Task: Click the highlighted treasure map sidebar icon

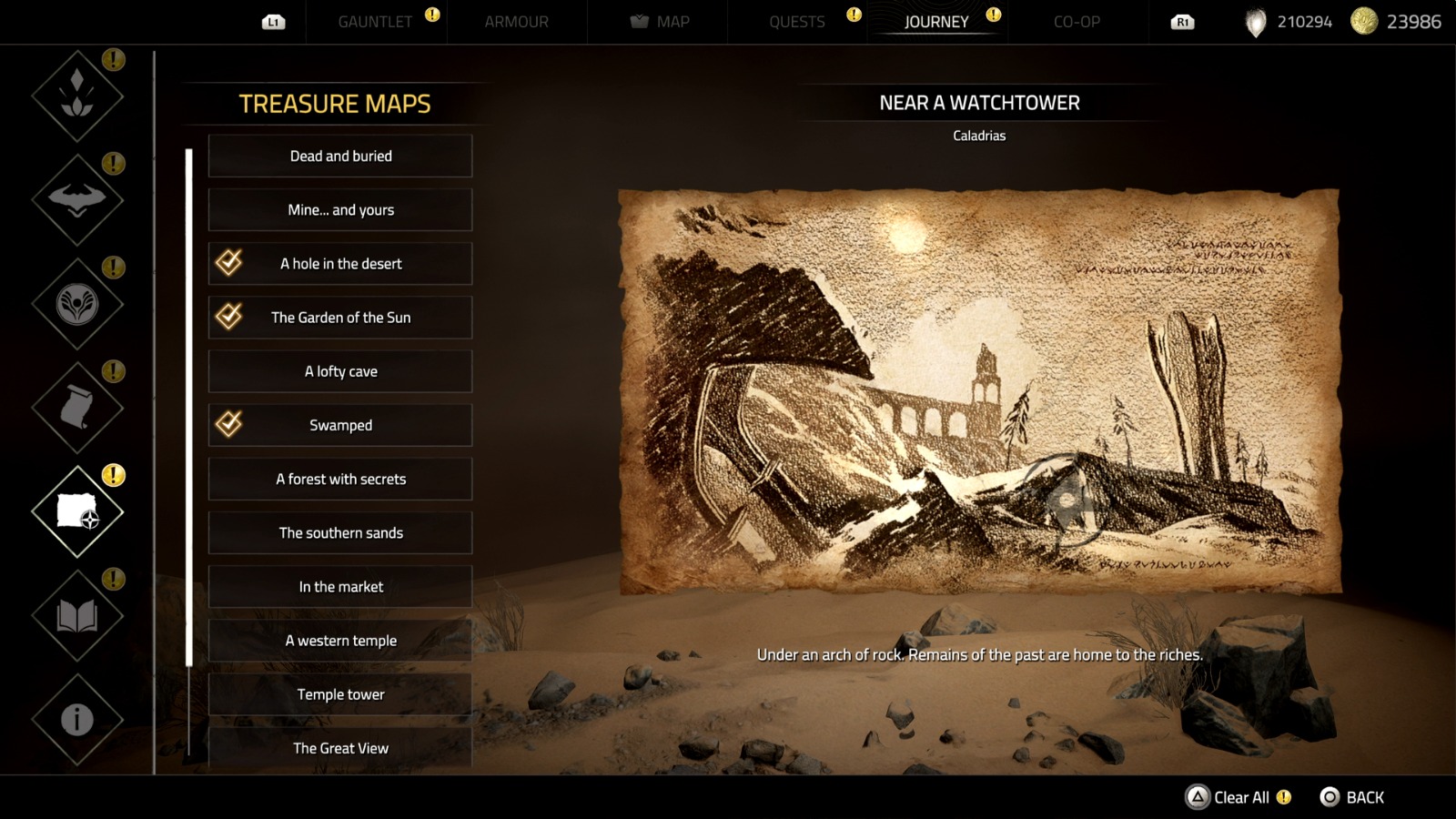Action: 76,508
